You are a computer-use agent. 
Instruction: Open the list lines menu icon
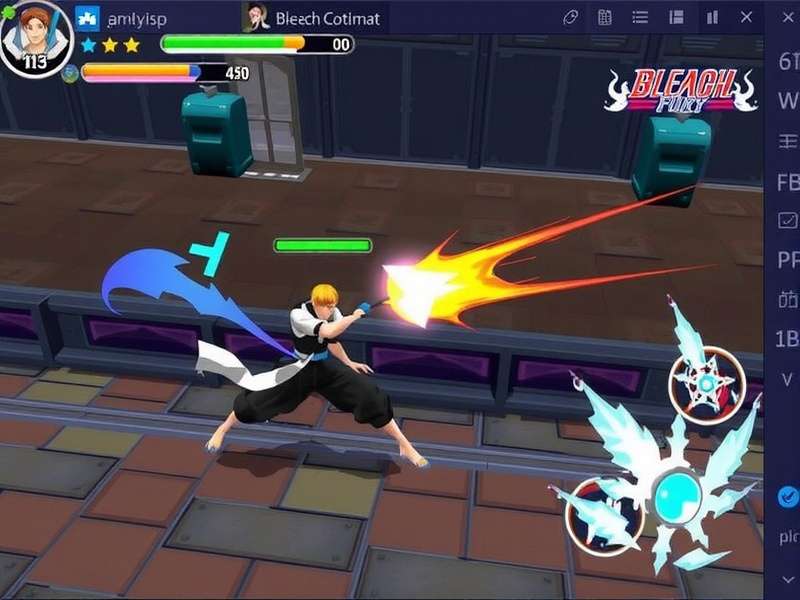point(641,17)
